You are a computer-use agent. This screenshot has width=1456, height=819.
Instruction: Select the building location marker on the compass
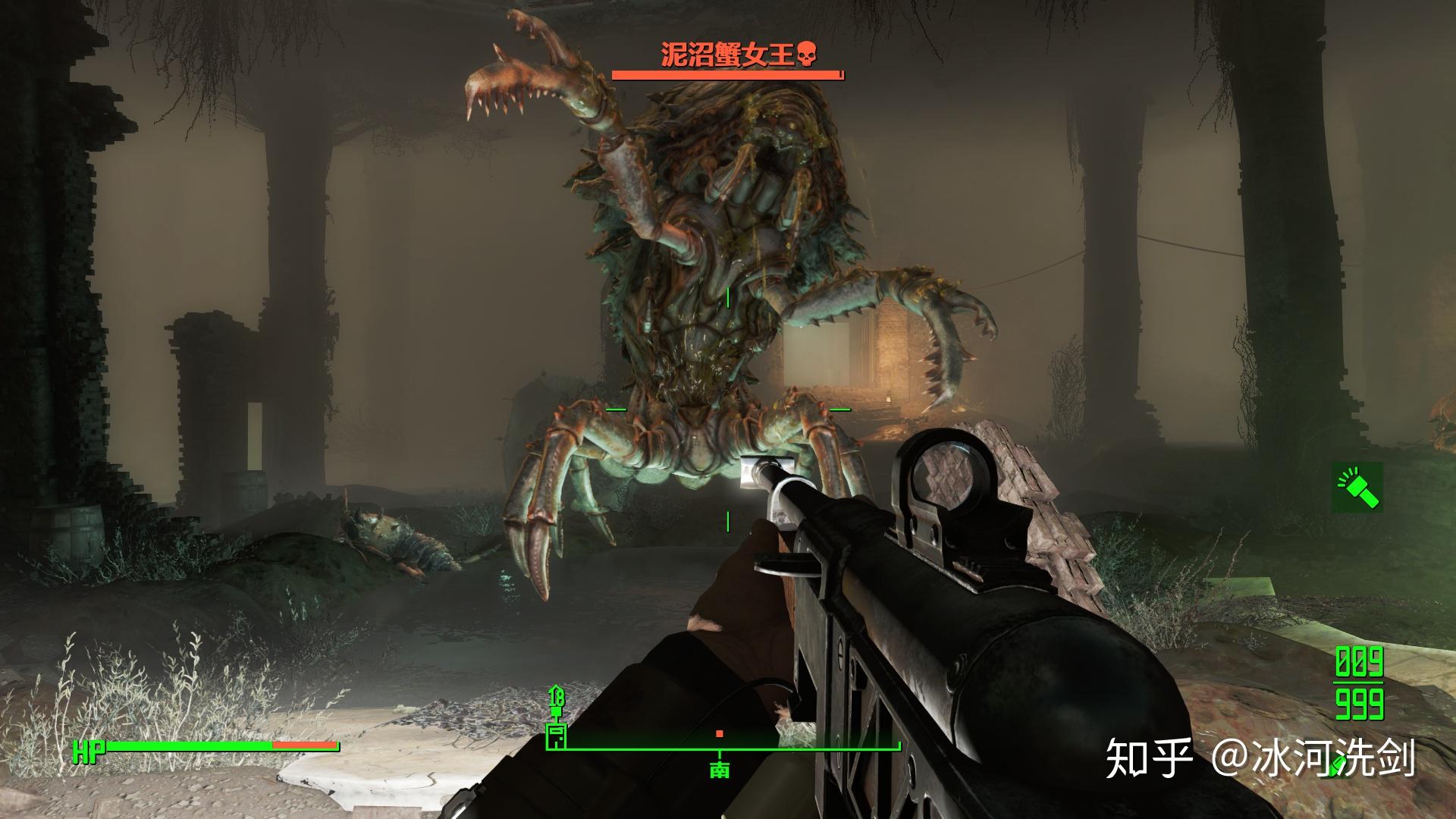(557, 734)
